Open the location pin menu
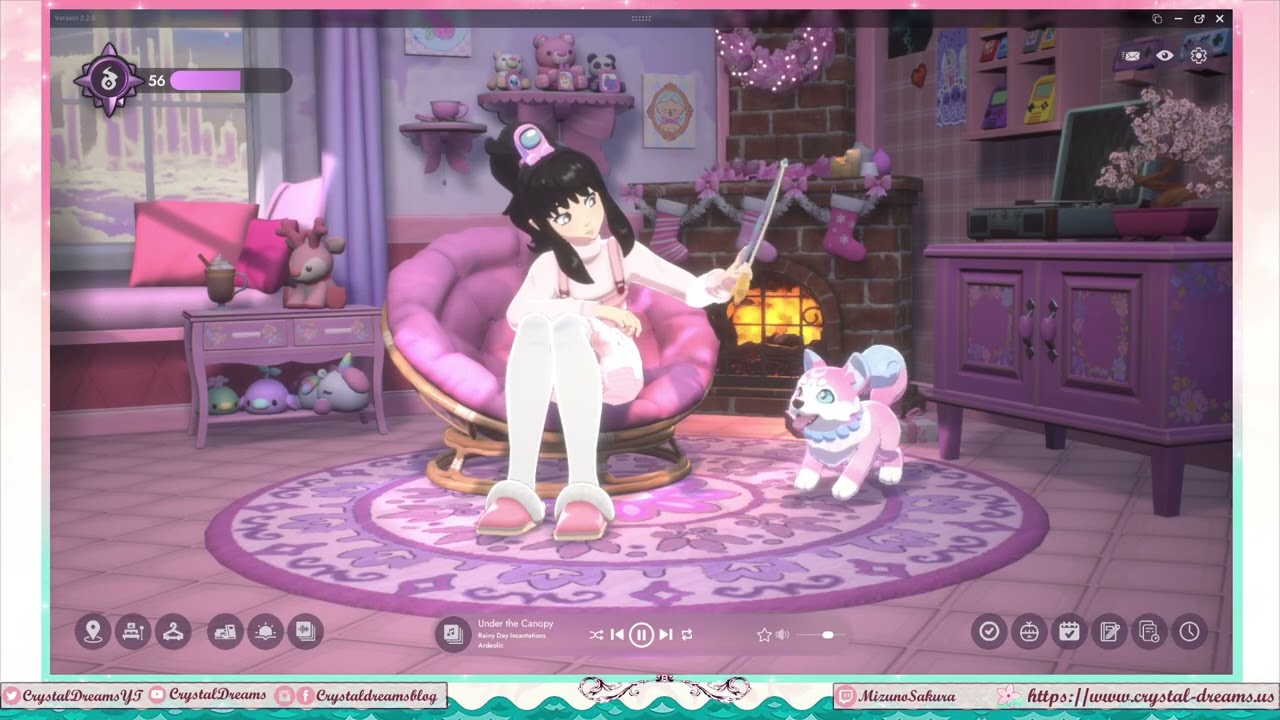This screenshot has width=1280, height=720. coord(93,631)
